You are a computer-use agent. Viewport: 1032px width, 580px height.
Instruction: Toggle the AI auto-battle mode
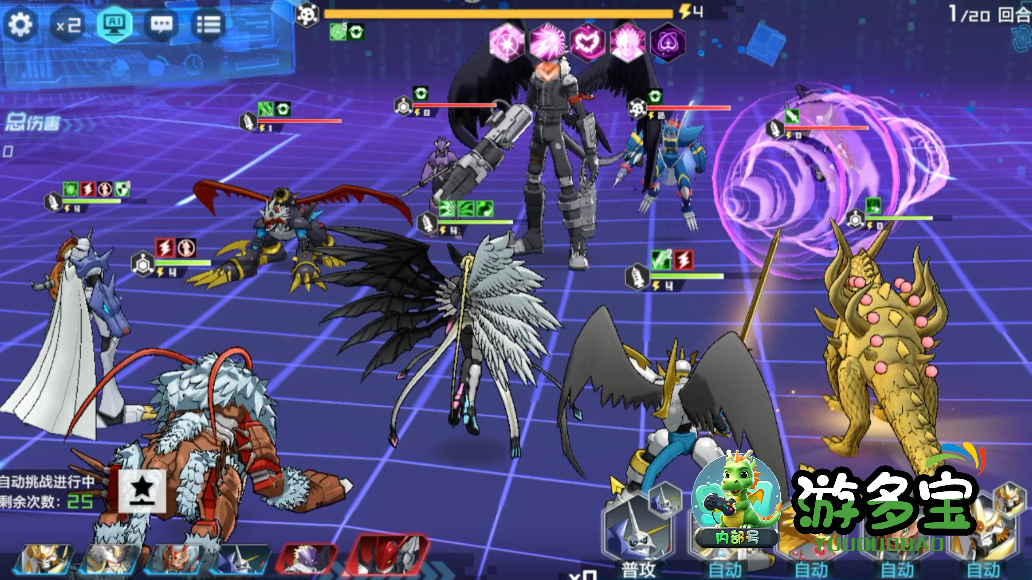pos(115,24)
